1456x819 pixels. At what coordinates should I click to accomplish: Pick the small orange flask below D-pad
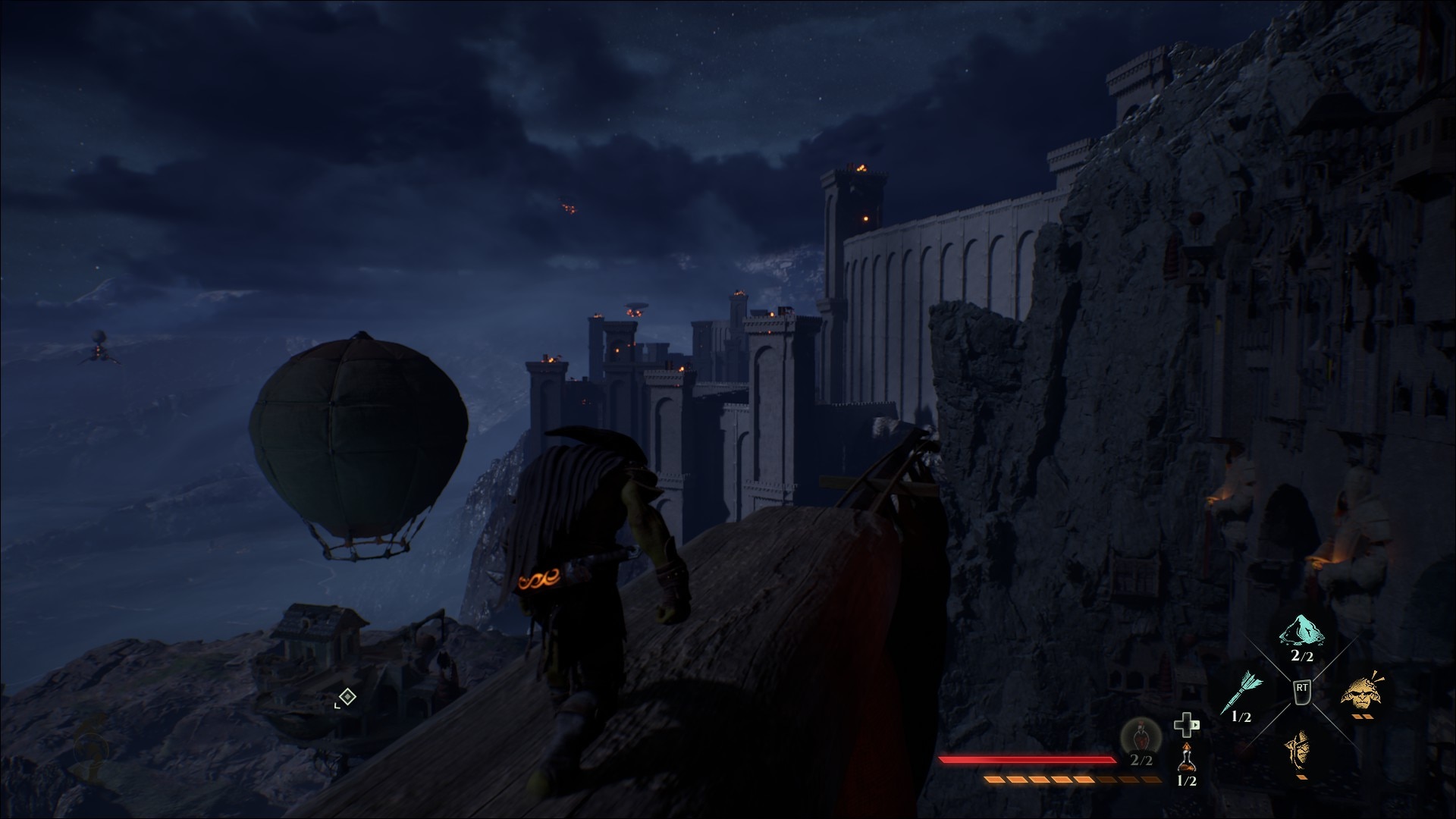pyautogui.click(x=1186, y=757)
